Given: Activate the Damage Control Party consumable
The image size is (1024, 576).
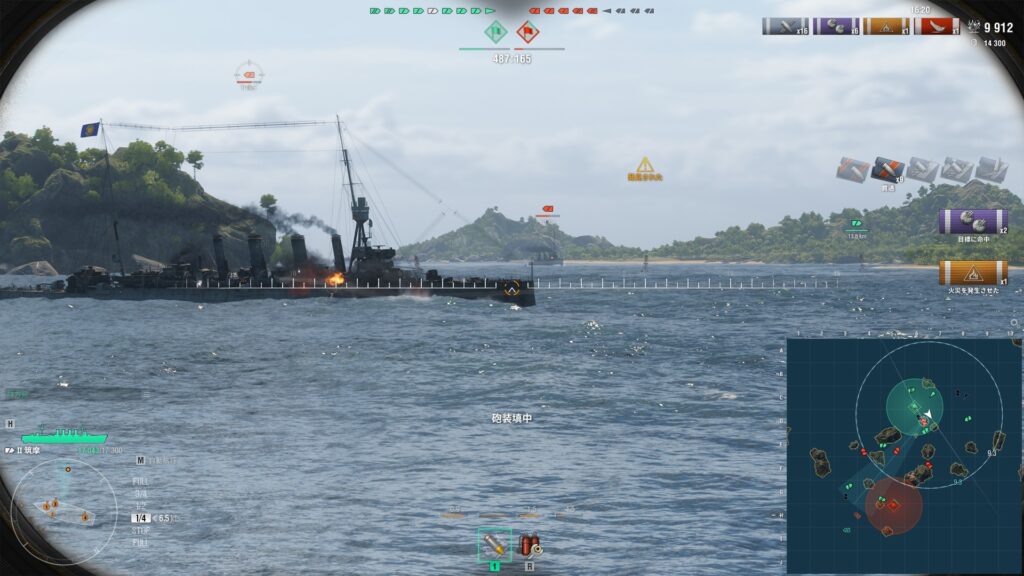Looking at the screenshot, I should click(x=530, y=545).
